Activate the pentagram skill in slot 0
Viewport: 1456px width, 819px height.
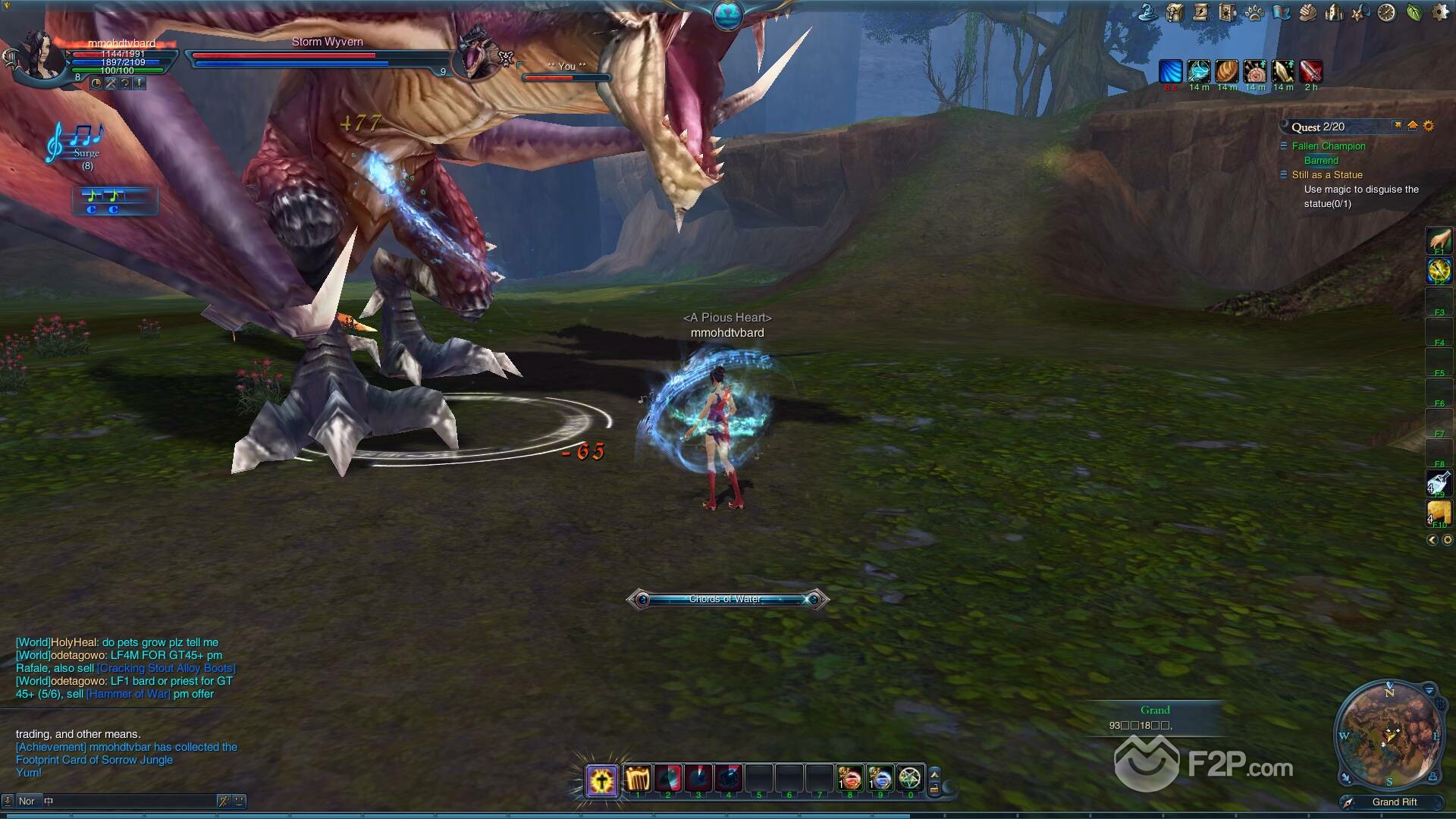[910, 779]
